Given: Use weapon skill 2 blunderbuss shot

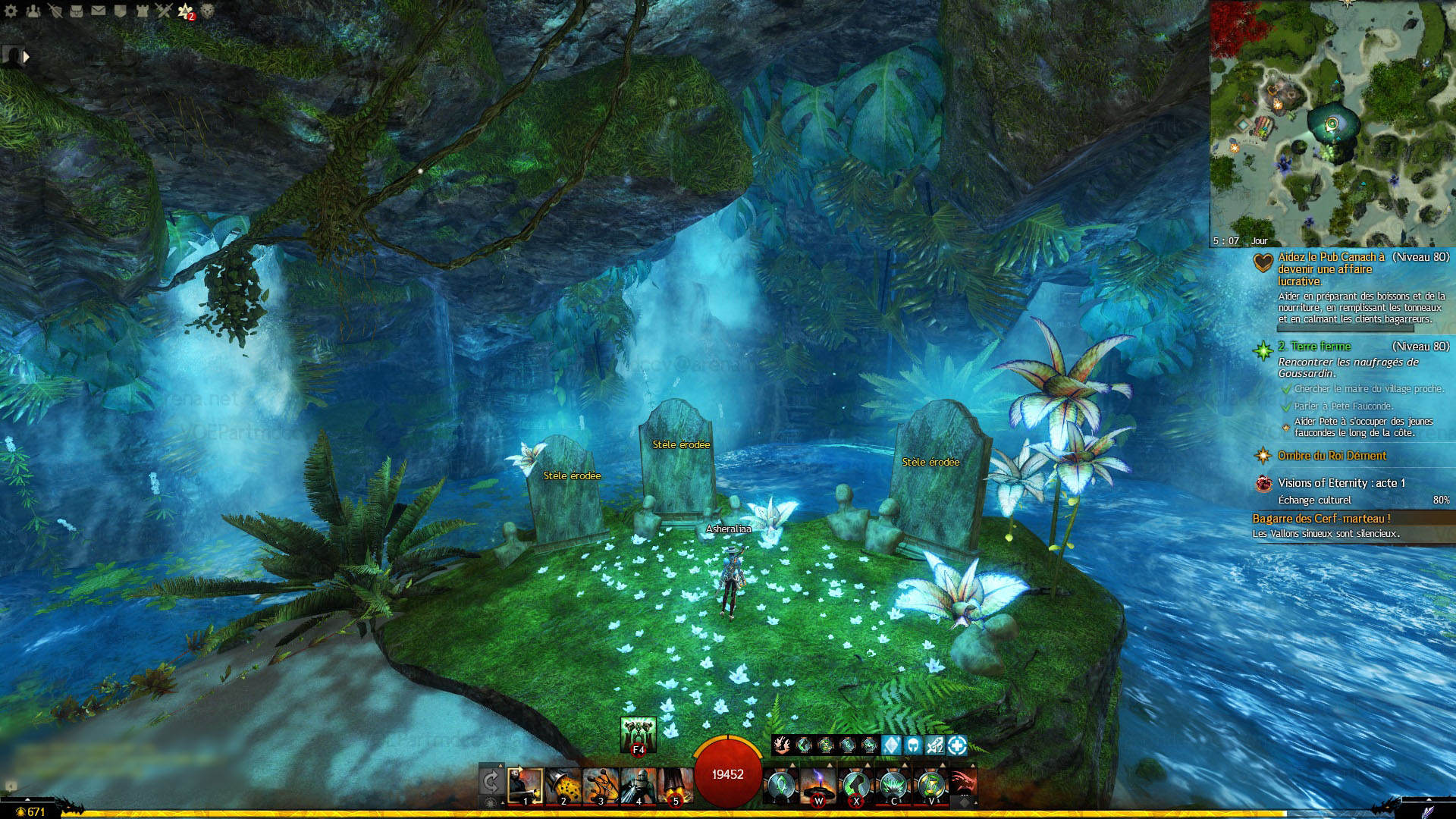Looking at the screenshot, I should [563, 786].
